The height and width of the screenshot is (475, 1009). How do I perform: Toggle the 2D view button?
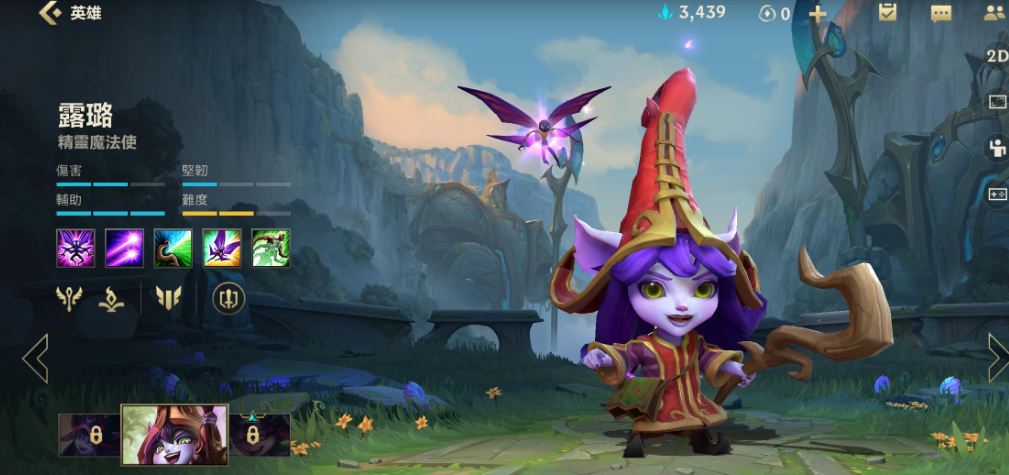[x=996, y=56]
